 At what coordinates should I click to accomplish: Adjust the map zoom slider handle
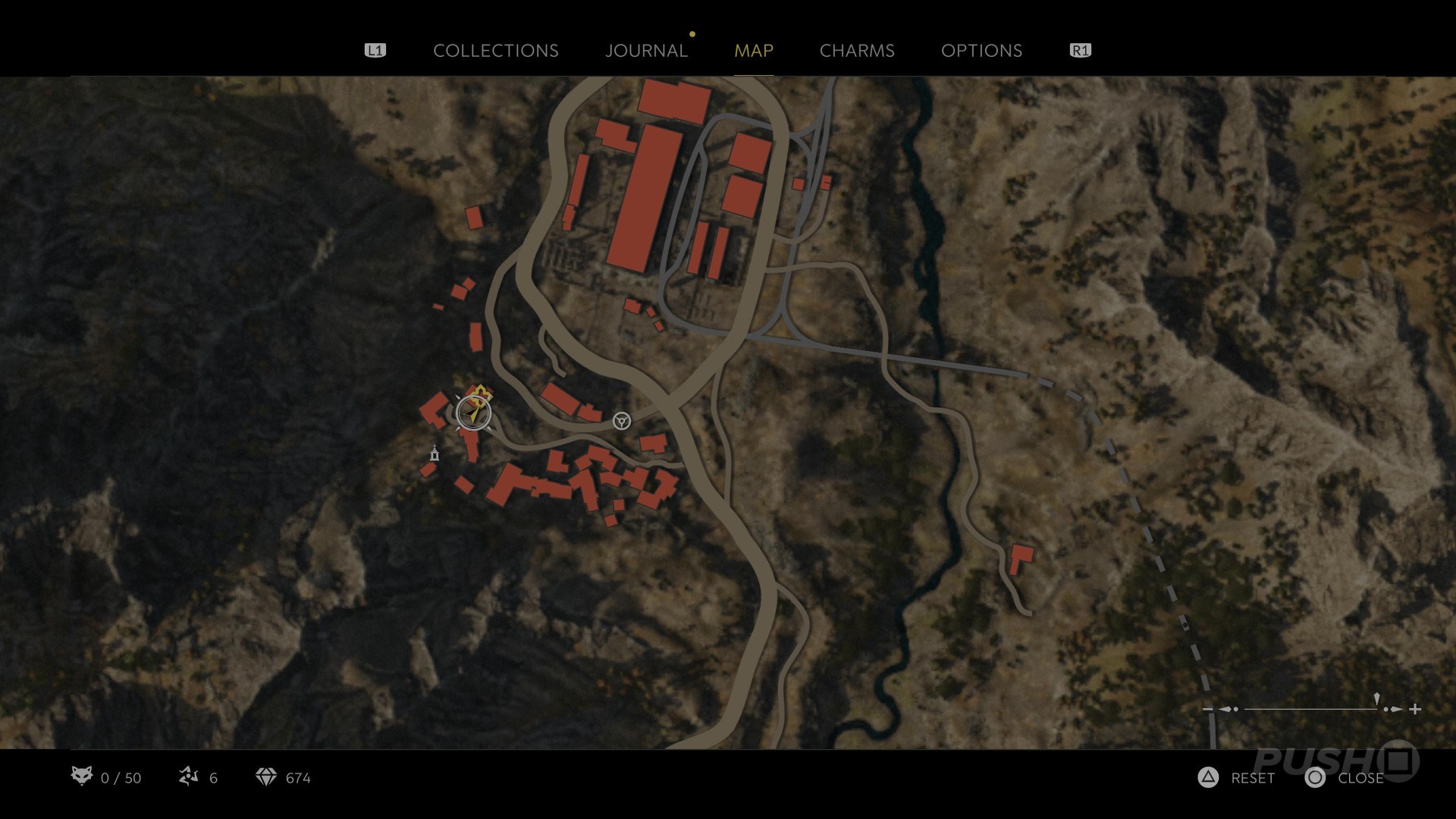point(1376,701)
